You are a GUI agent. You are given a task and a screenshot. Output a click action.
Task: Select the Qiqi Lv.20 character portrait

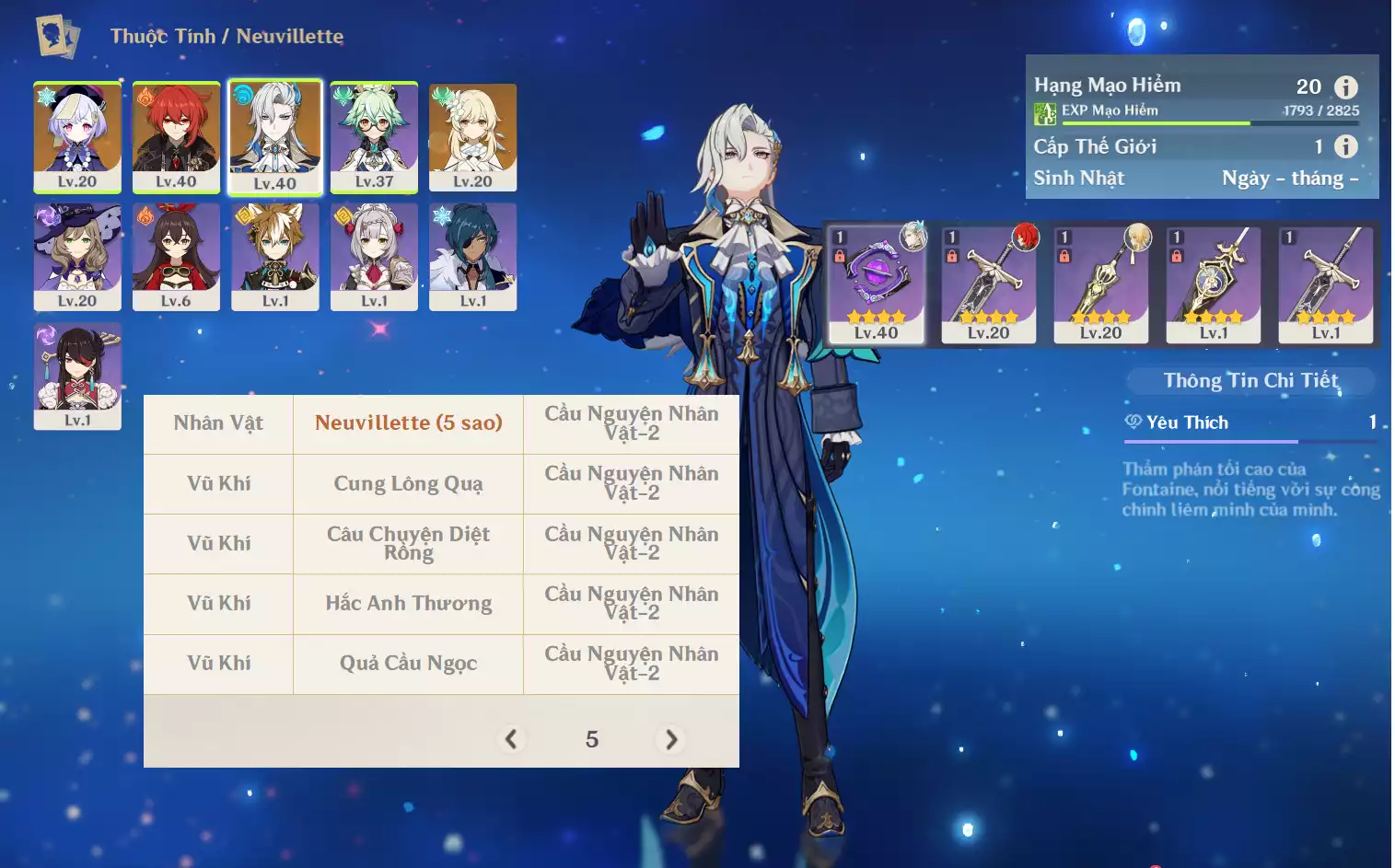pyautogui.click(x=77, y=136)
